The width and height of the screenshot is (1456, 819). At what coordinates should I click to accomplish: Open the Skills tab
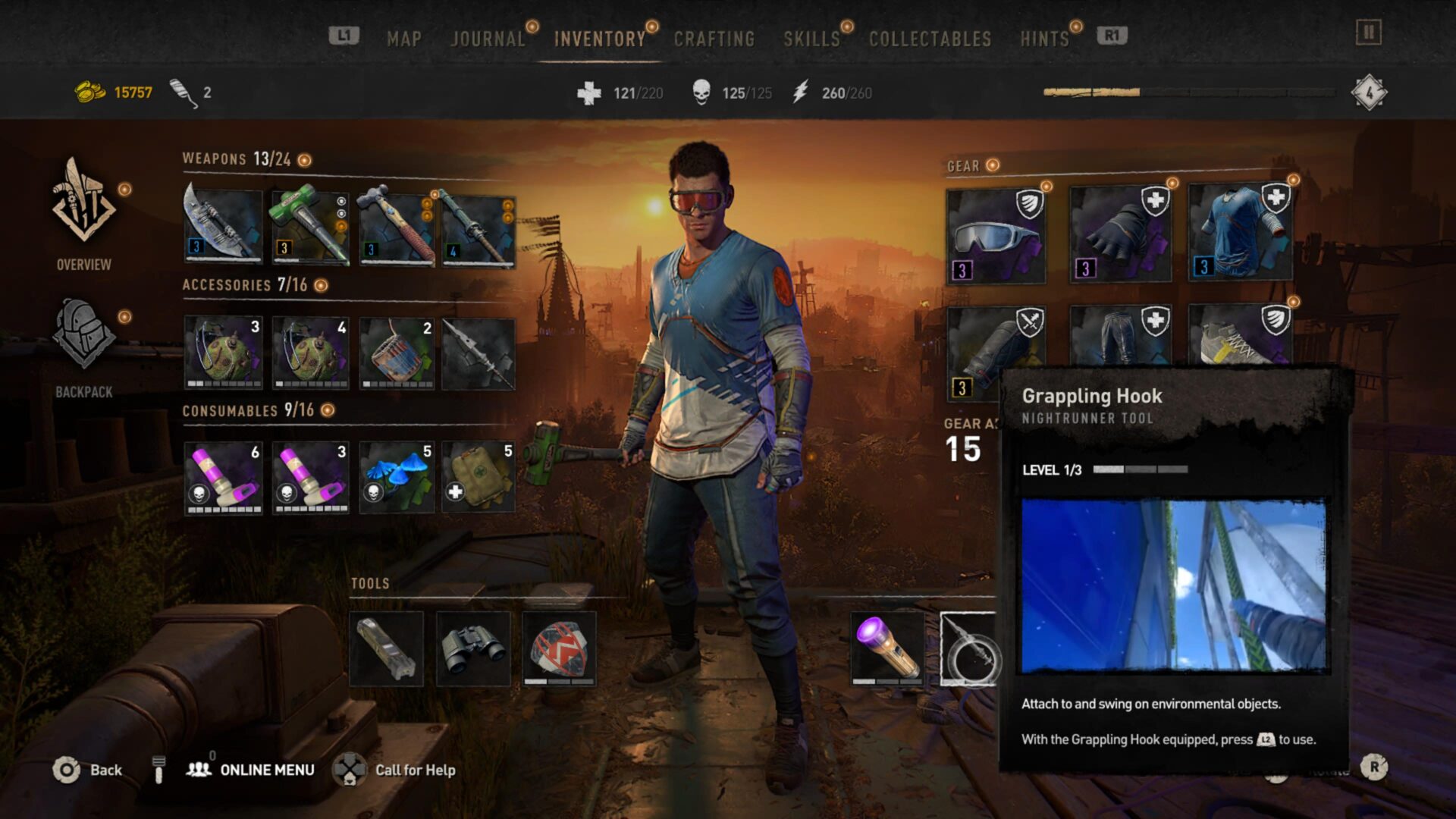point(811,39)
